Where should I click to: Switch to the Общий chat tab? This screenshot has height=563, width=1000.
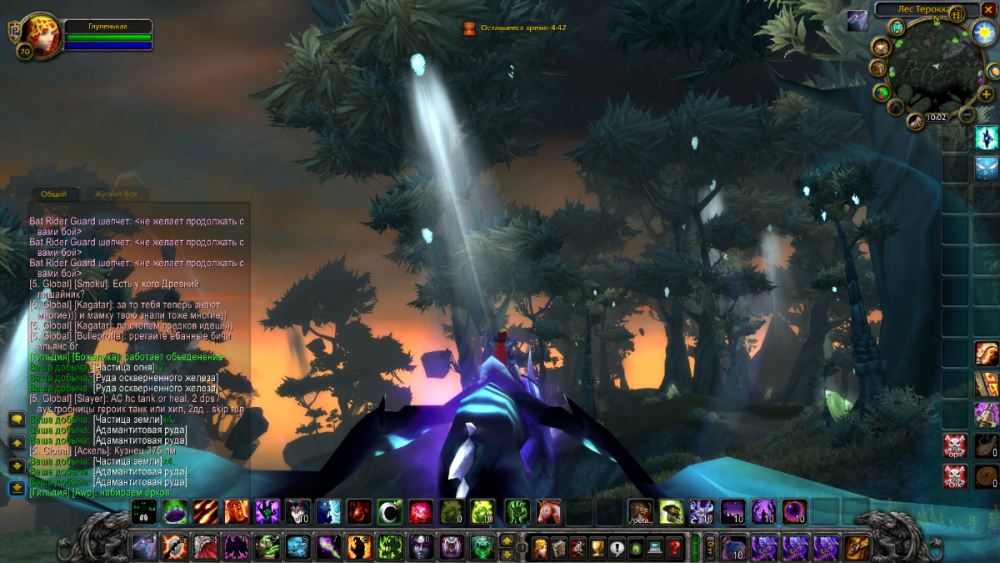[53, 194]
